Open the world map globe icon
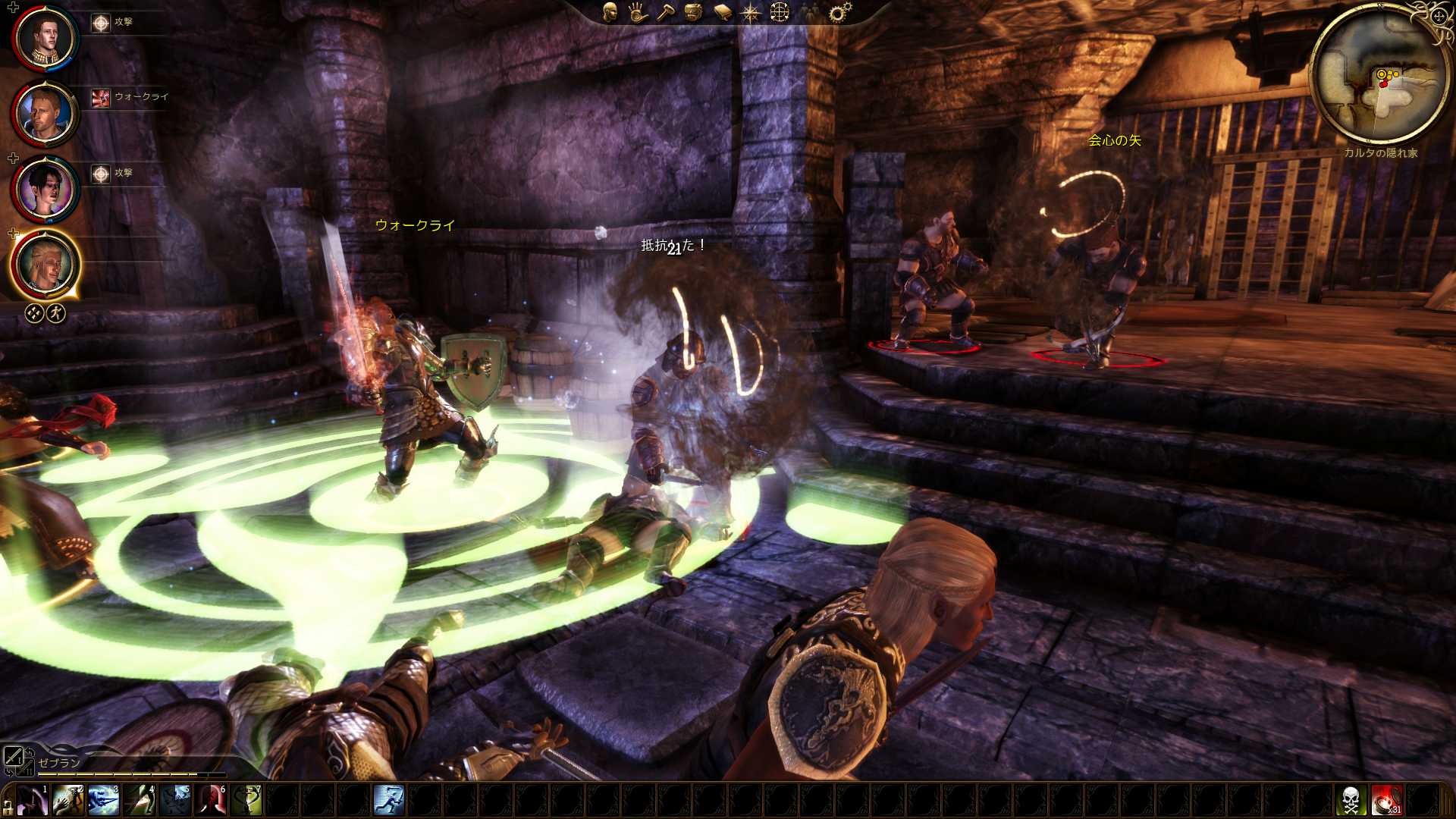Screen dimensions: 1456x819 (x=780, y=12)
